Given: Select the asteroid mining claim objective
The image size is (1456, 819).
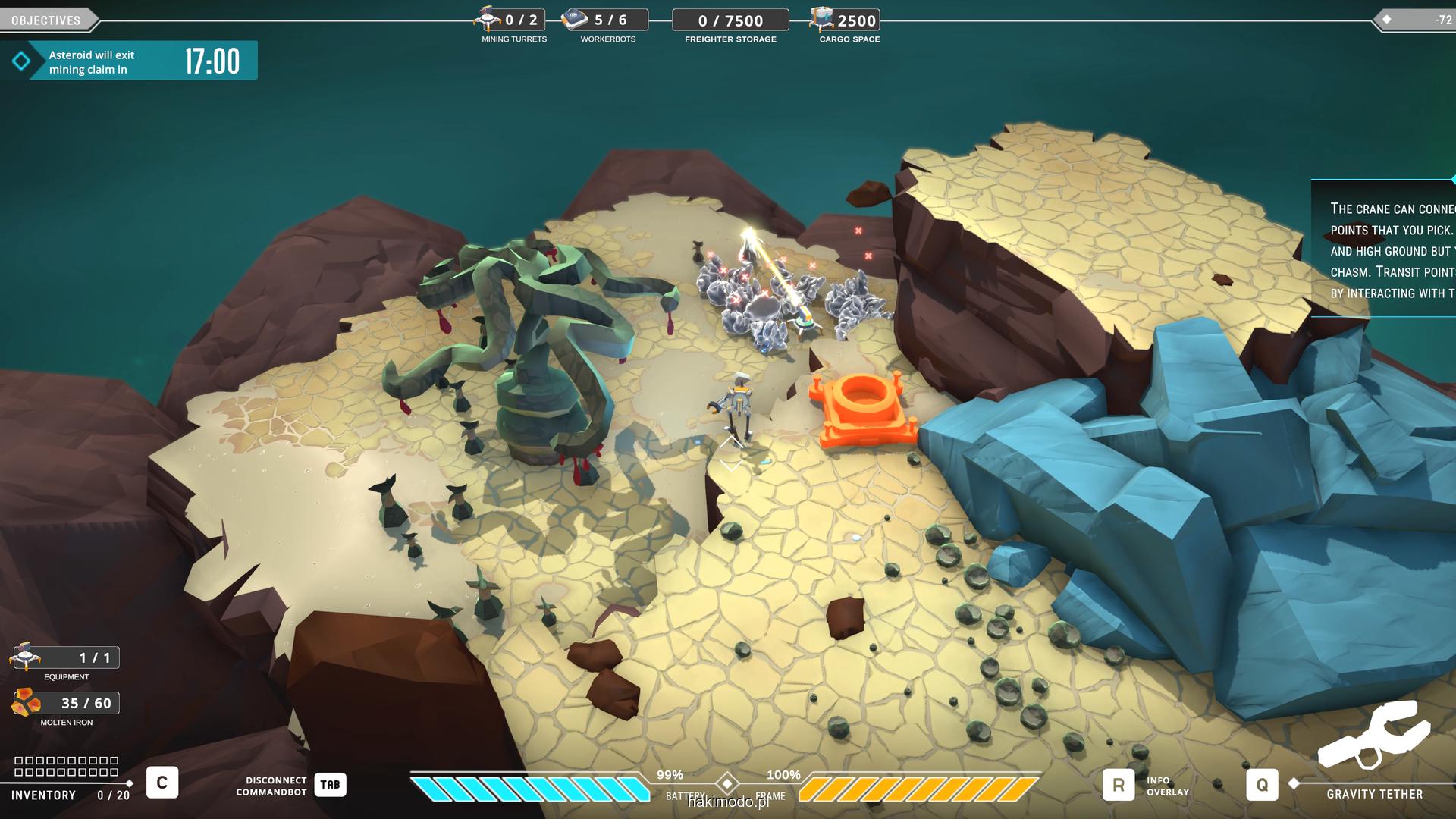Looking at the screenshot, I should 129,61.
